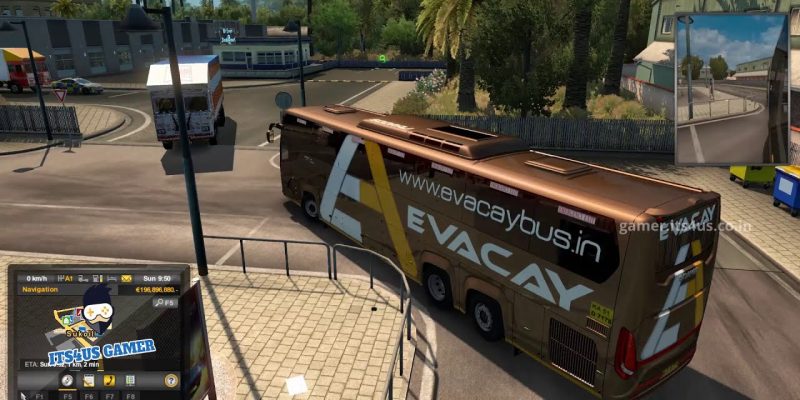Switch to the current job notes tab

(x=88, y=380)
